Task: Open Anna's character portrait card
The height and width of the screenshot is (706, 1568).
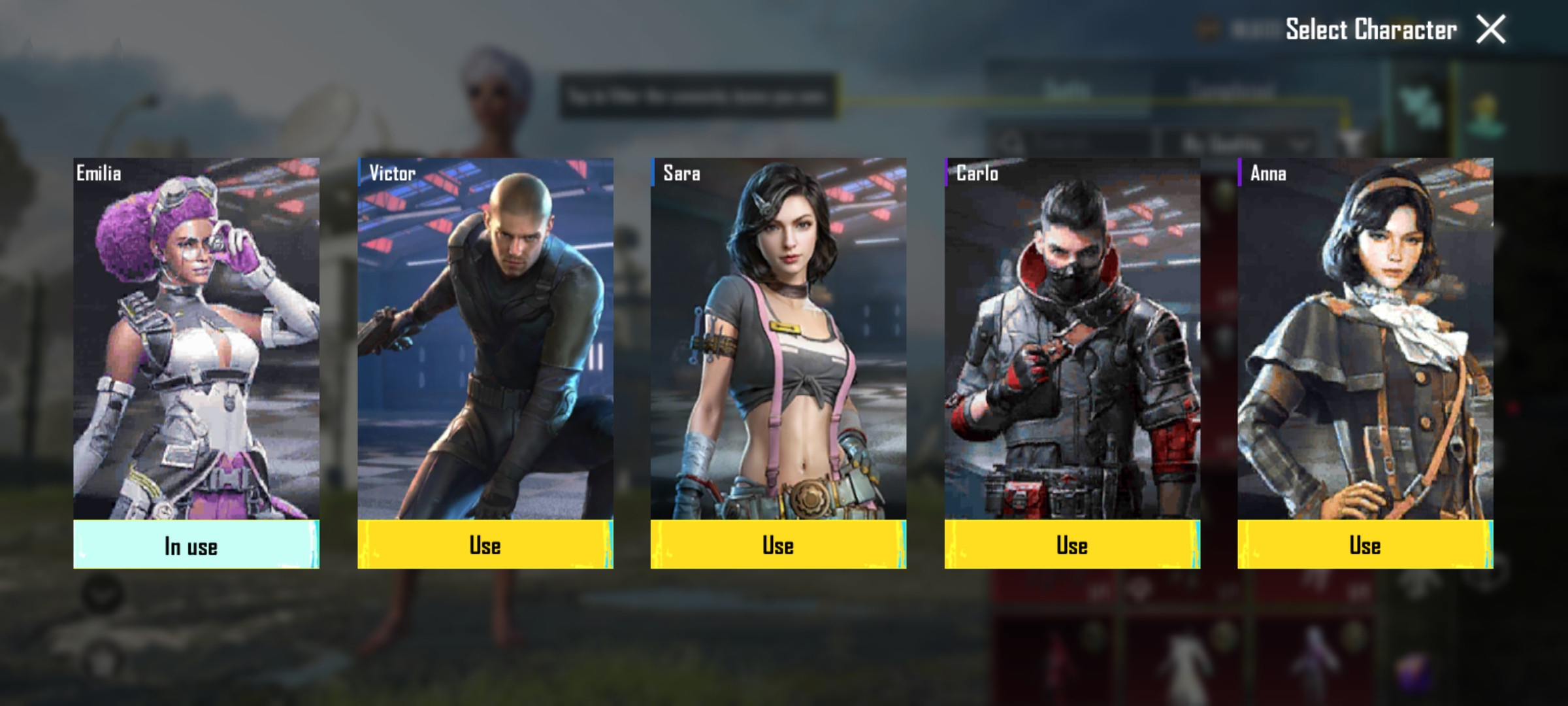Action: (1365, 339)
